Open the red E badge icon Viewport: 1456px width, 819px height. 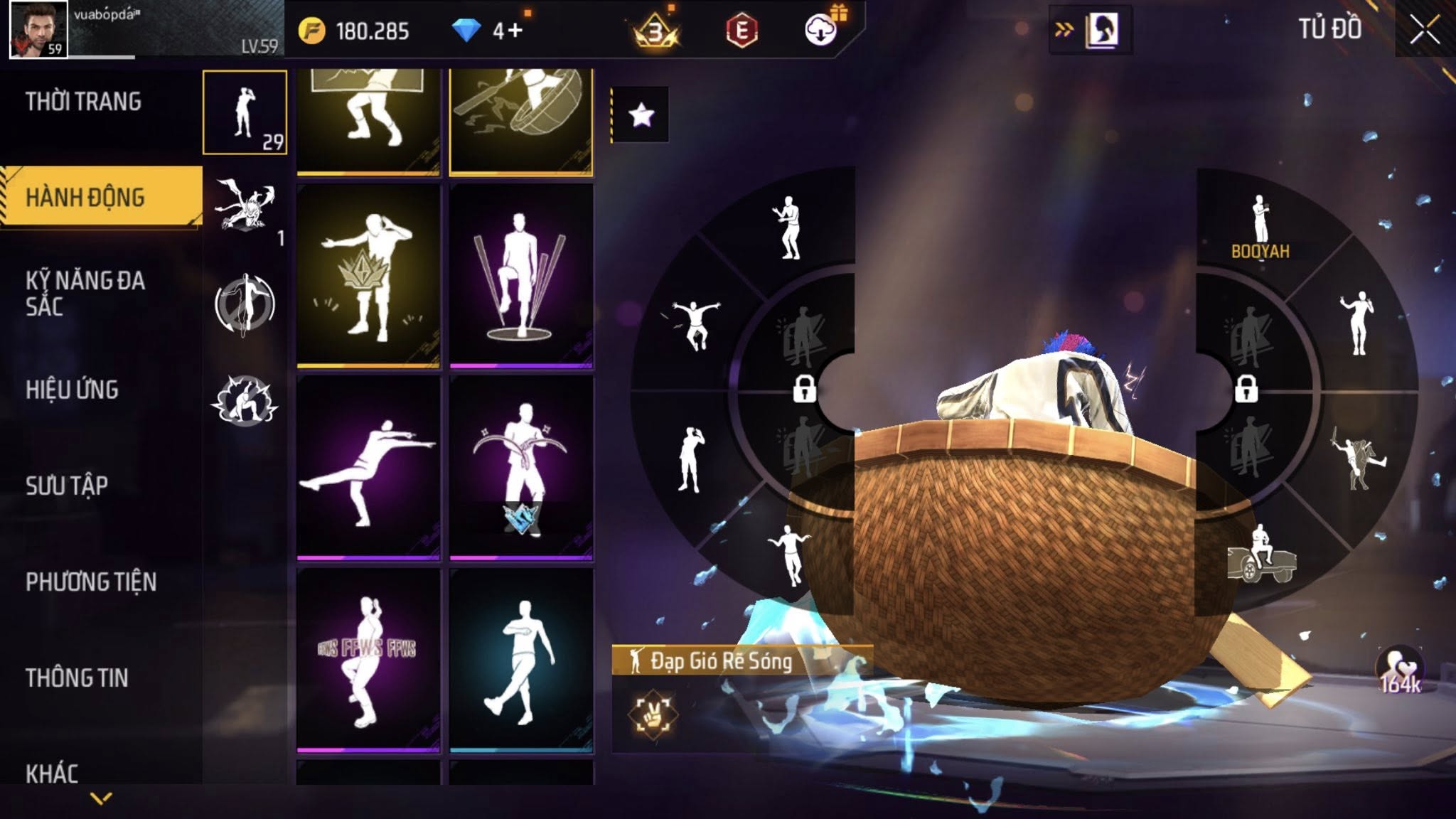[x=742, y=31]
